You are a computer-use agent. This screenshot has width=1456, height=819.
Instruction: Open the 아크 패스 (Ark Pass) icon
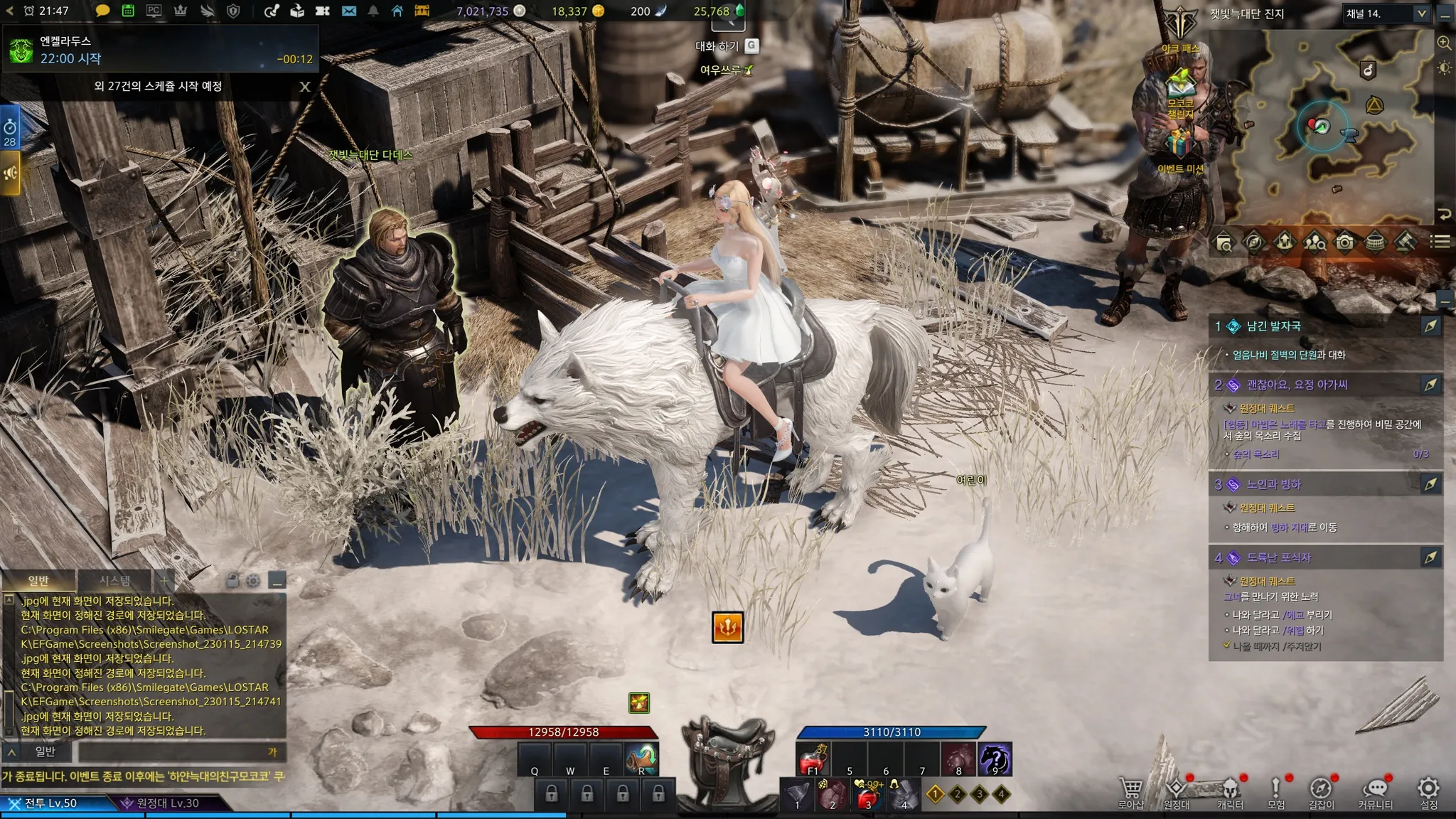click(1180, 28)
